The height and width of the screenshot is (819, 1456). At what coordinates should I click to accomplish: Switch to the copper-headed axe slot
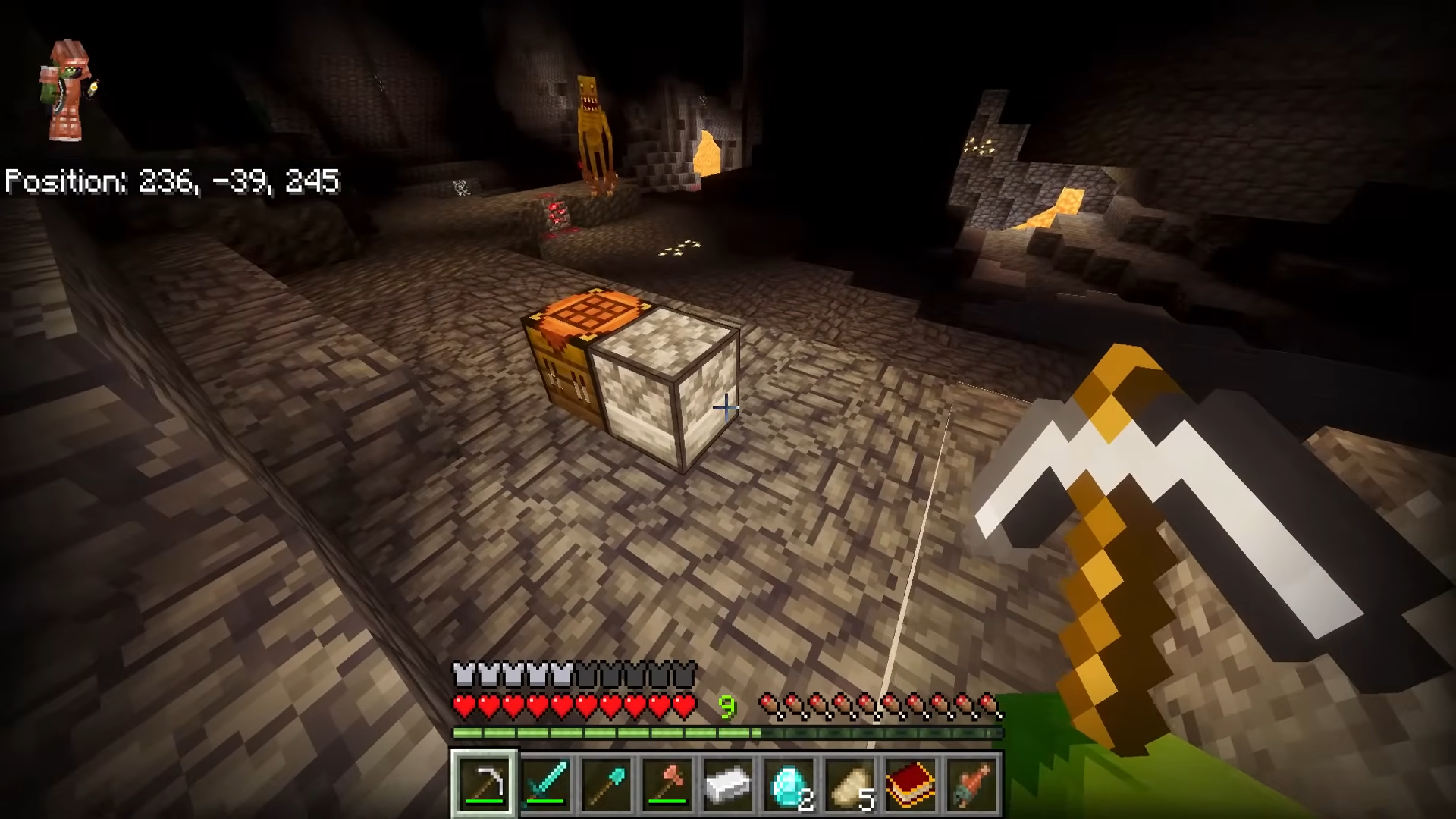pyautogui.click(x=667, y=784)
